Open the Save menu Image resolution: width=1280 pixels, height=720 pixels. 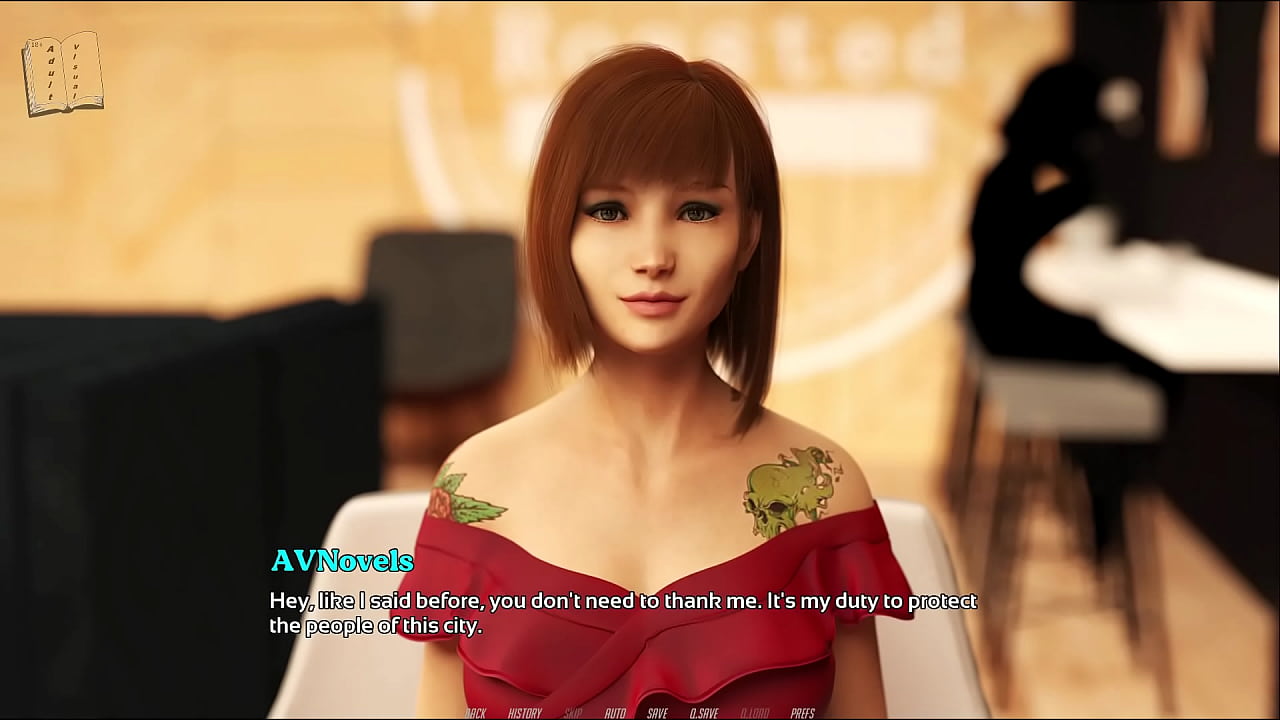pyautogui.click(x=657, y=713)
